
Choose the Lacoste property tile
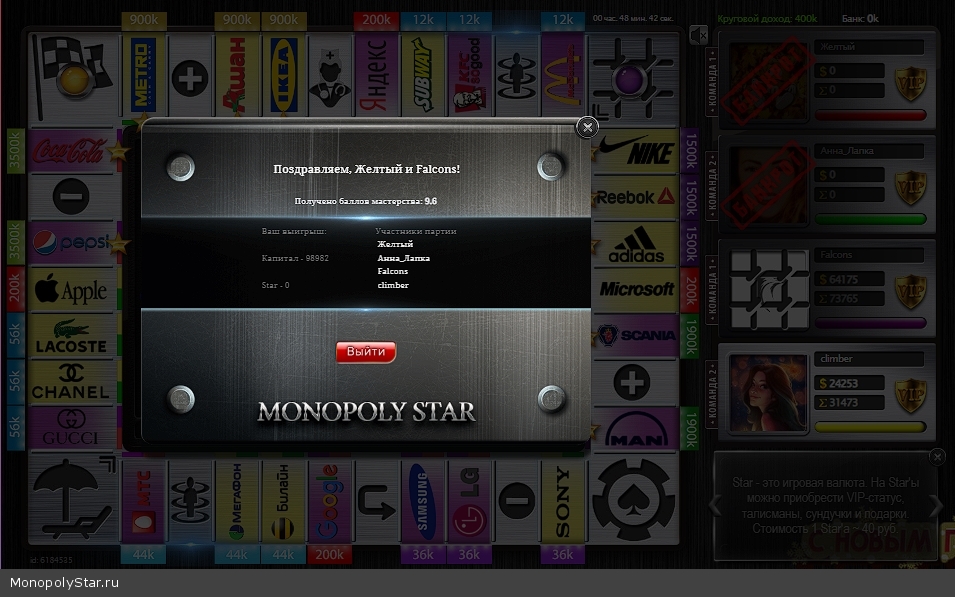click(x=70, y=336)
